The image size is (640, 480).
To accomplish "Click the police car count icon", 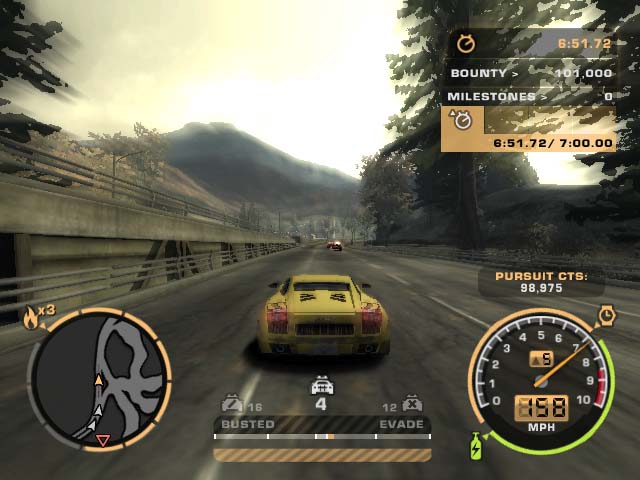I will coord(321,385).
